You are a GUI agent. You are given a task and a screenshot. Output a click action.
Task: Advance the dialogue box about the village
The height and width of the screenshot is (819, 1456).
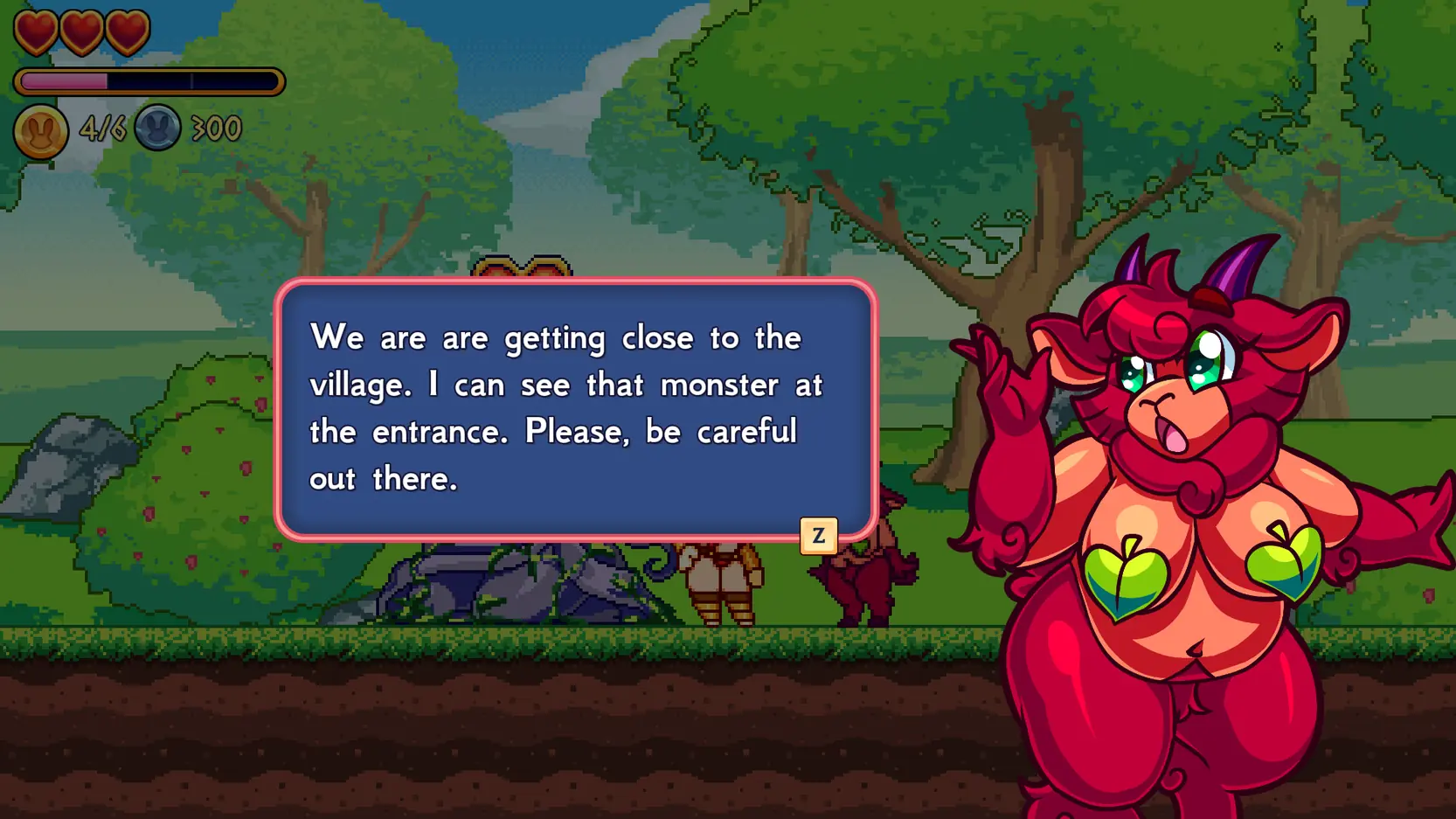(x=818, y=536)
